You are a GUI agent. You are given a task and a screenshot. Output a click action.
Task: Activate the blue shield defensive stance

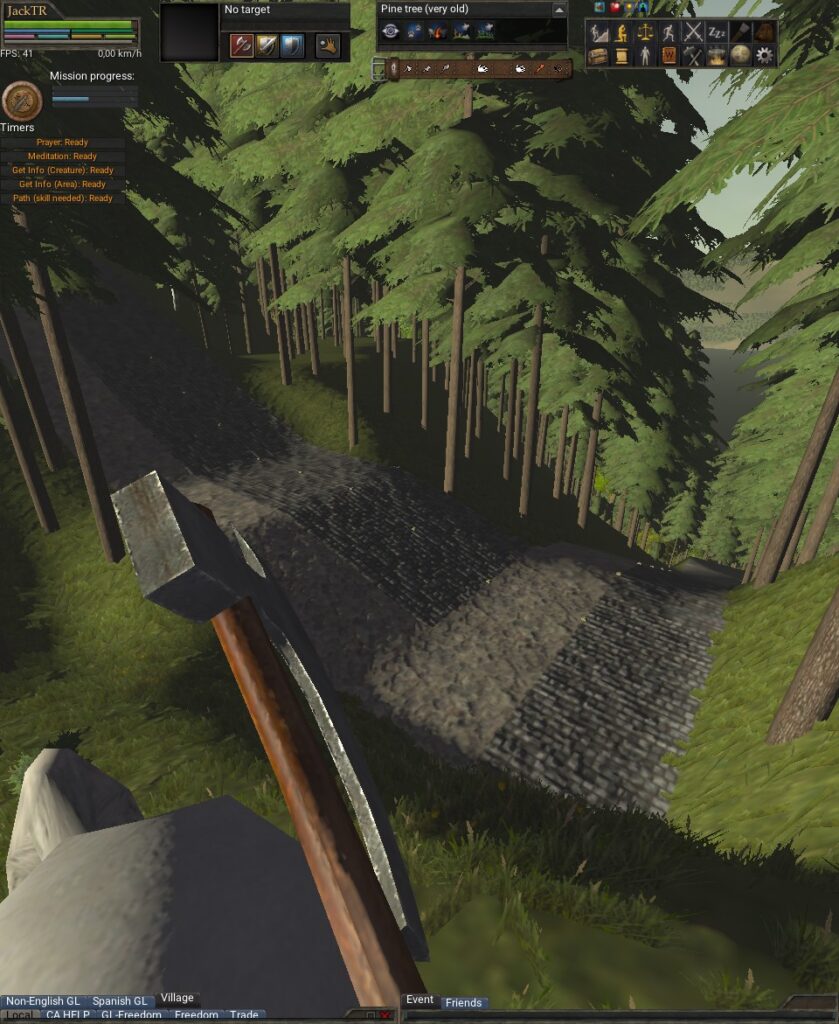coord(292,45)
